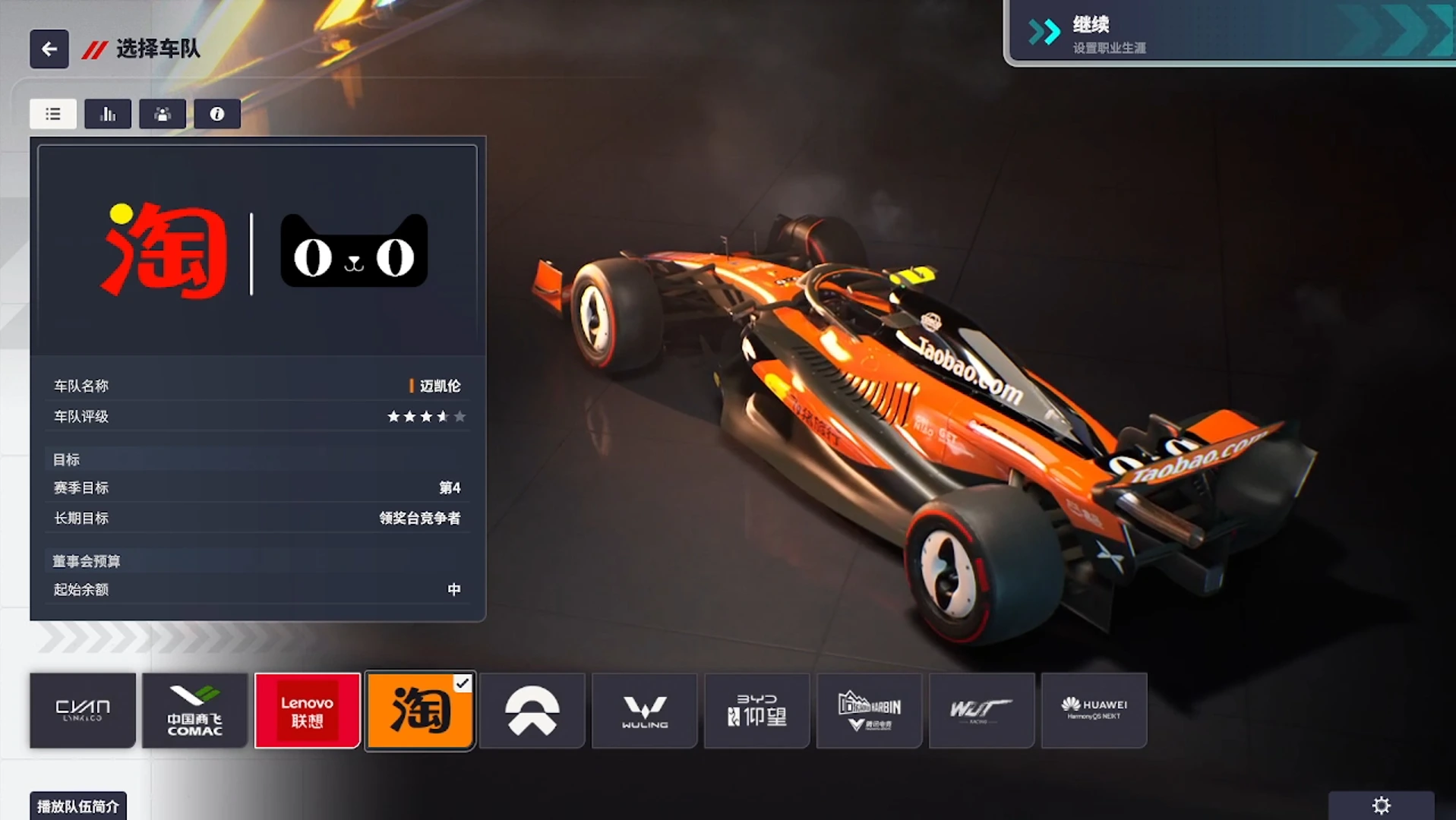Open the bar chart statistics tab

point(108,114)
